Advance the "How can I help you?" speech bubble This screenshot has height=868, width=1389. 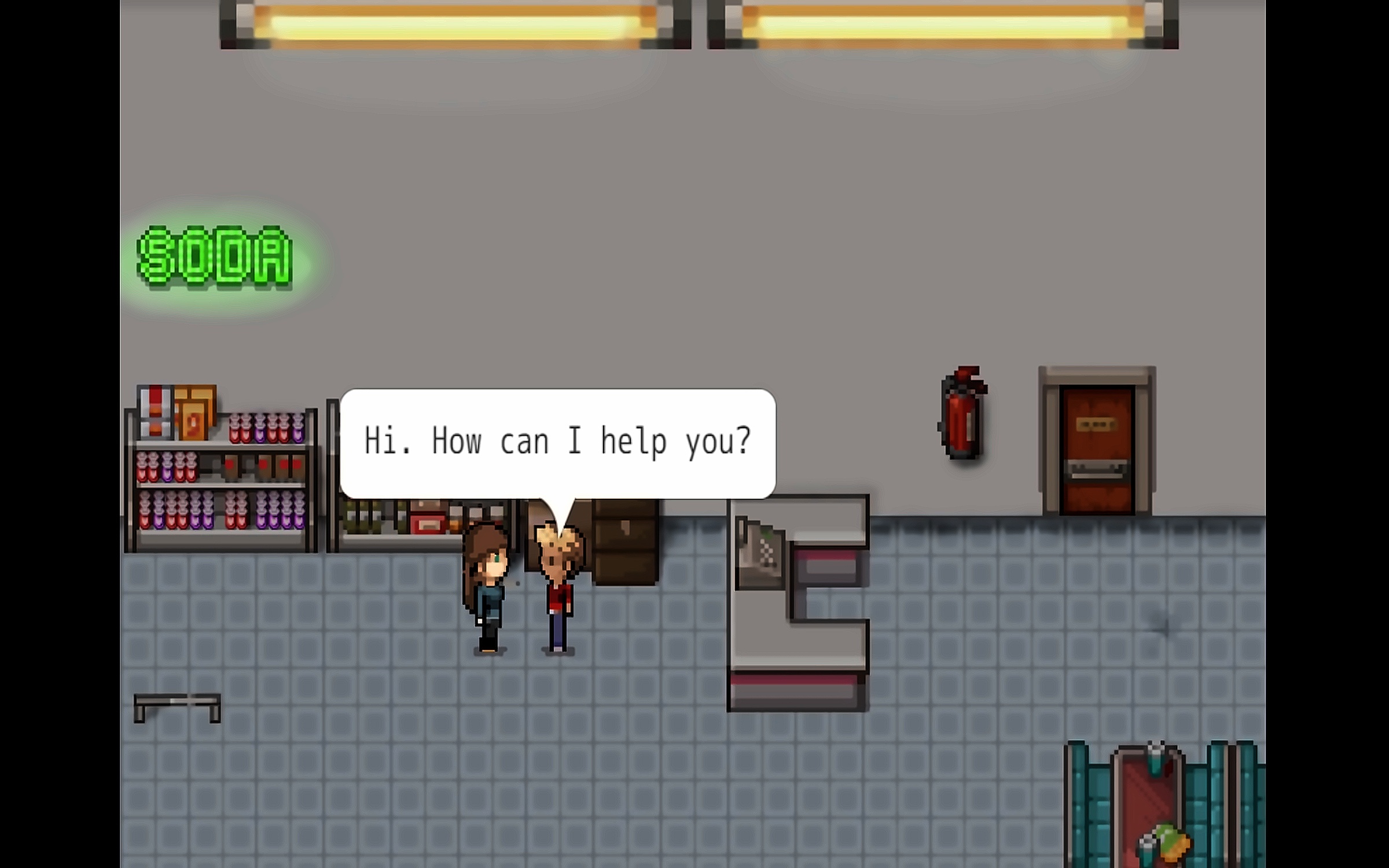coord(557,443)
